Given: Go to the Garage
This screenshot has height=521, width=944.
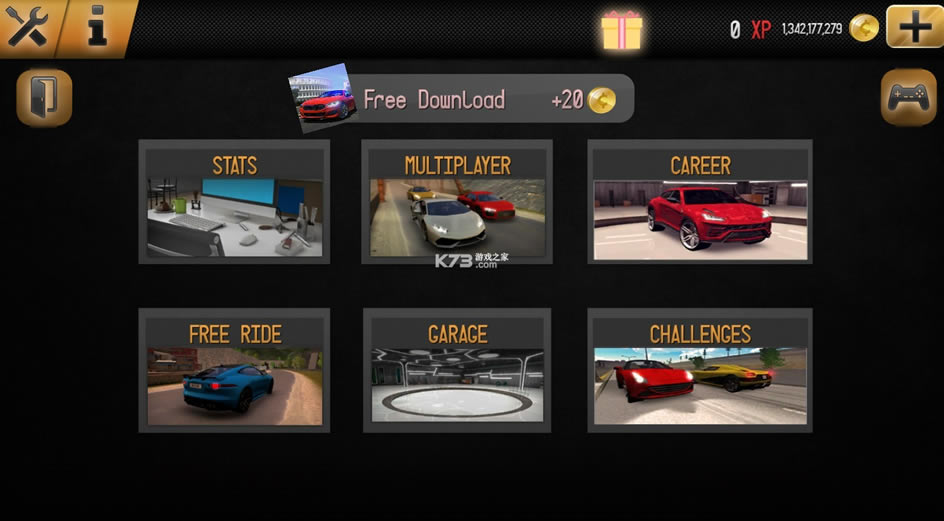Looking at the screenshot, I should point(457,371).
